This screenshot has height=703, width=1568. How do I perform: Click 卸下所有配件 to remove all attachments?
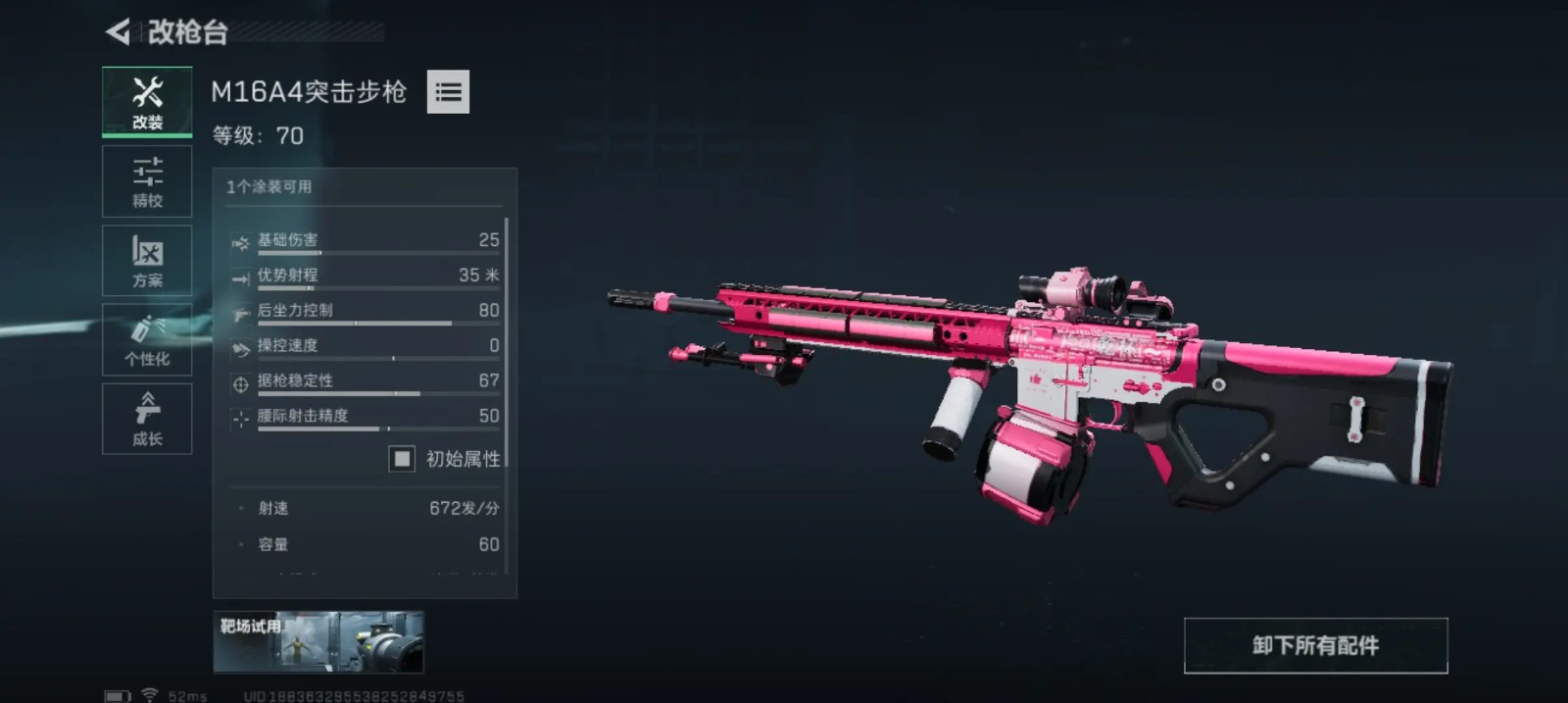[1315, 645]
